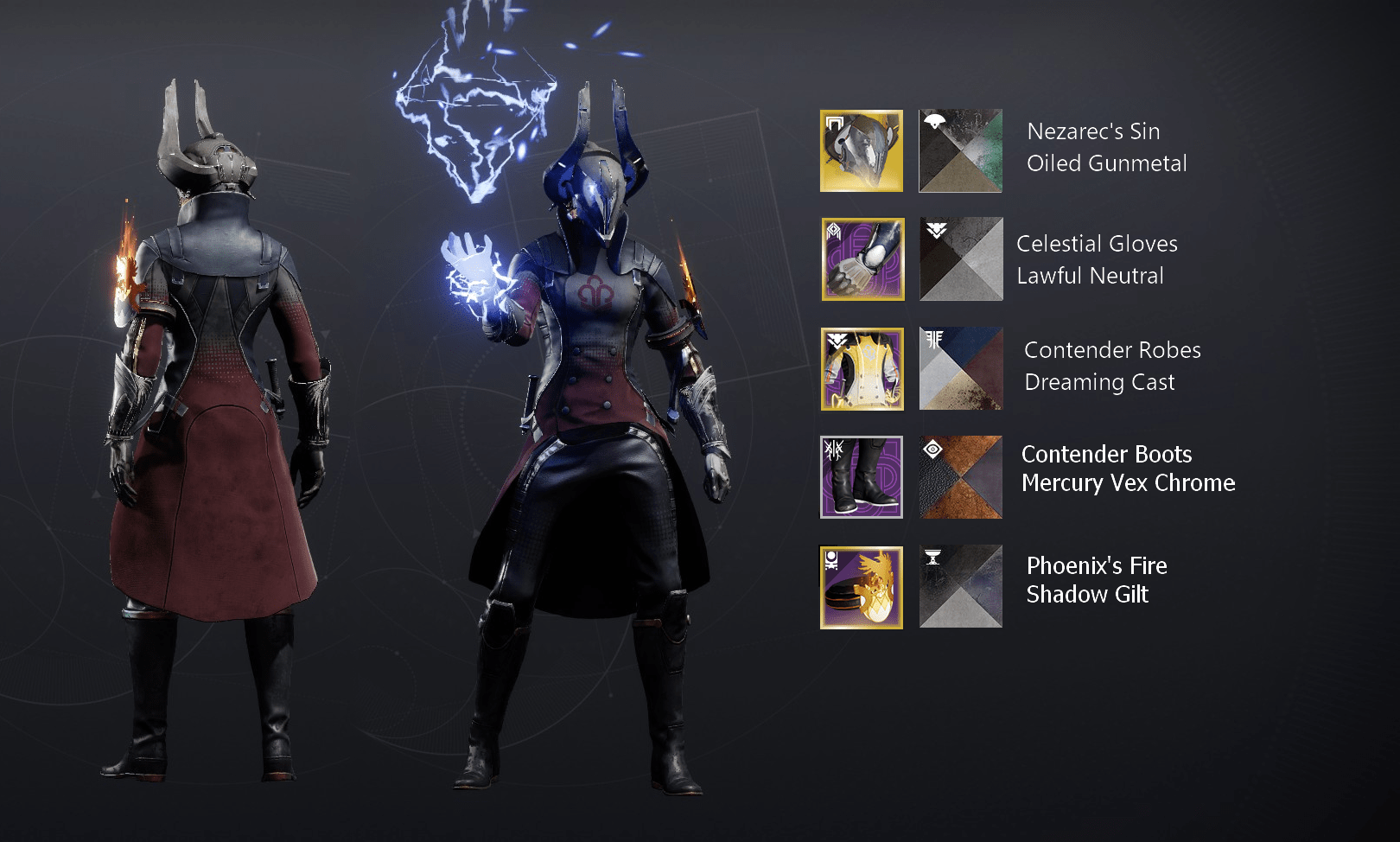Select the Celestial Gloves armor icon
Screen dimensions: 1400x842
pyautogui.click(x=861, y=260)
